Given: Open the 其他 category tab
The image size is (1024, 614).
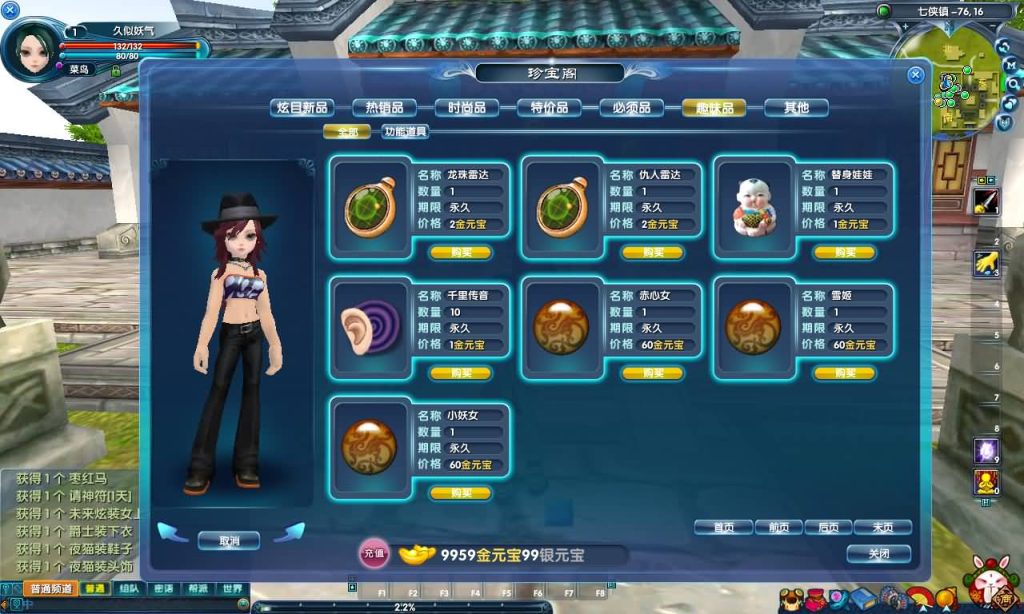Looking at the screenshot, I should tap(796, 108).
